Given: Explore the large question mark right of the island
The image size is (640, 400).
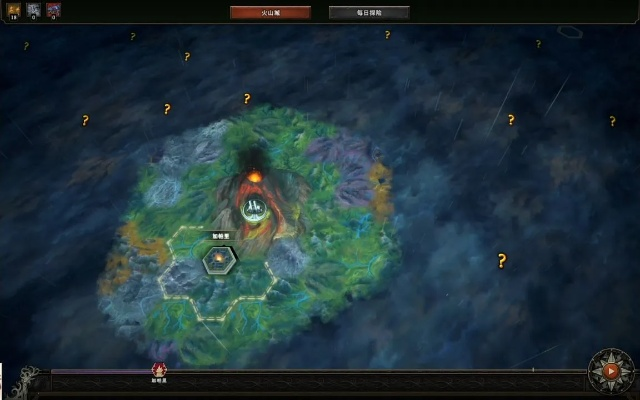Looking at the screenshot, I should (x=502, y=261).
